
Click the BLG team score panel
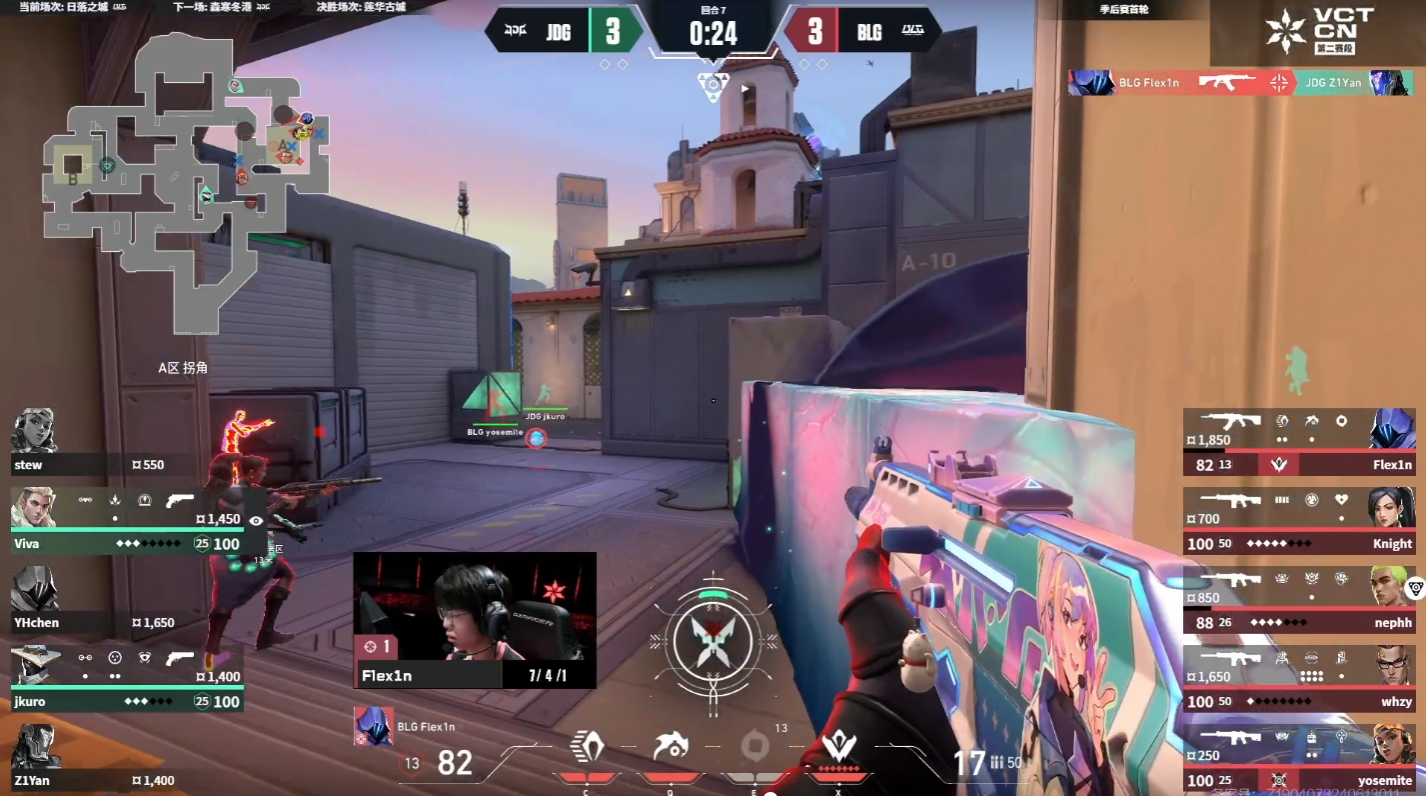click(861, 31)
